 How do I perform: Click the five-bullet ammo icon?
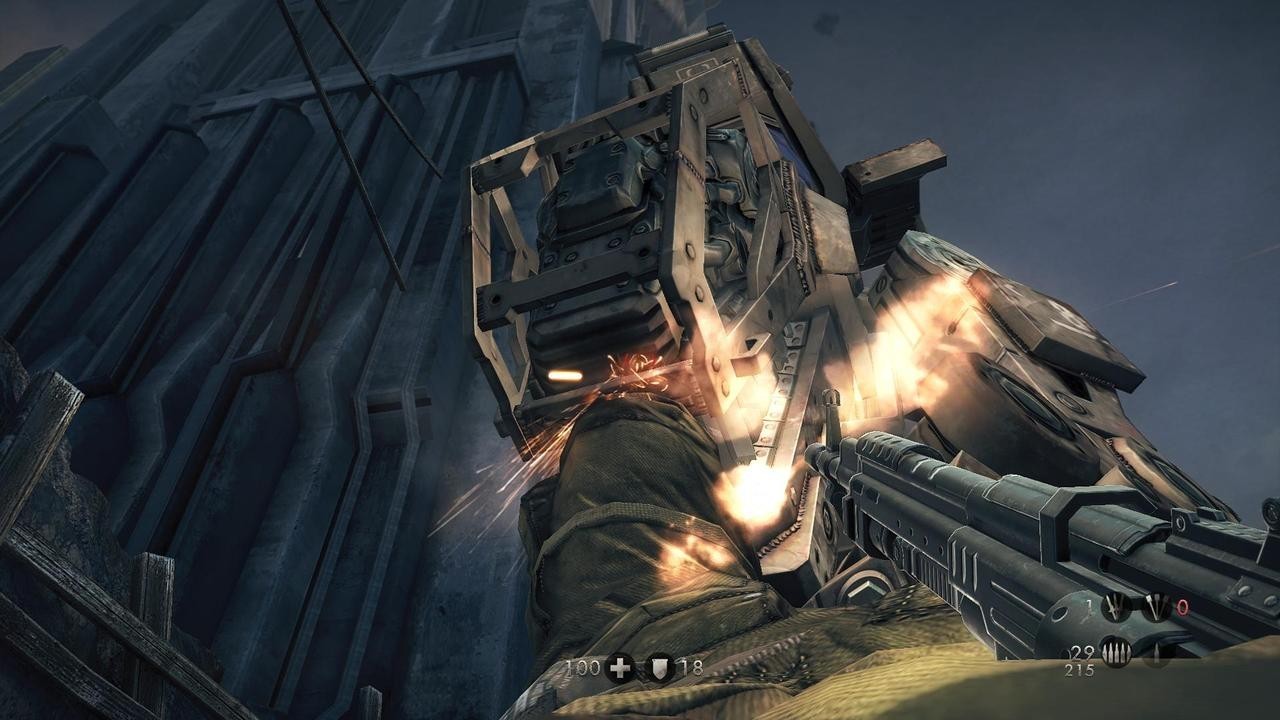coord(1116,653)
